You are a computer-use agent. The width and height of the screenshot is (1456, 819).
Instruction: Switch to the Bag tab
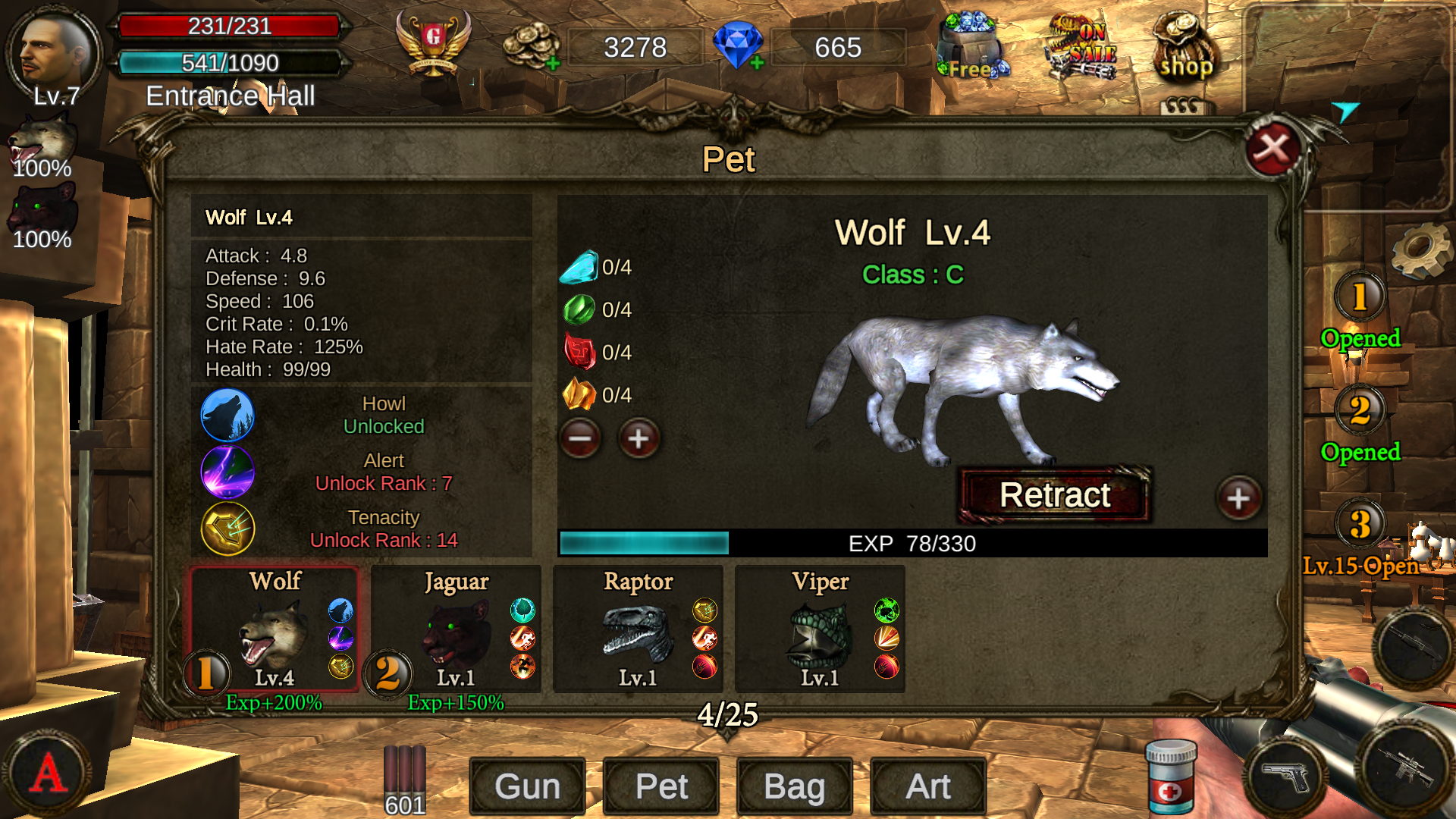(794, 786)
